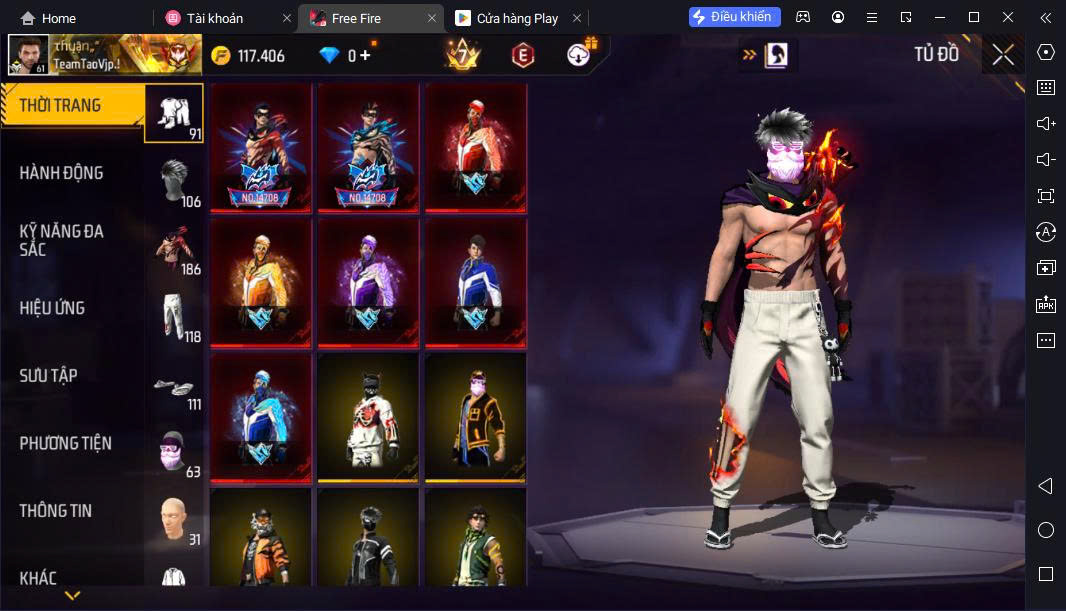Click the red E hexagon badge icon
Image resolution: width=1066 pixels, height=611 pixels.
pos(521,56)
